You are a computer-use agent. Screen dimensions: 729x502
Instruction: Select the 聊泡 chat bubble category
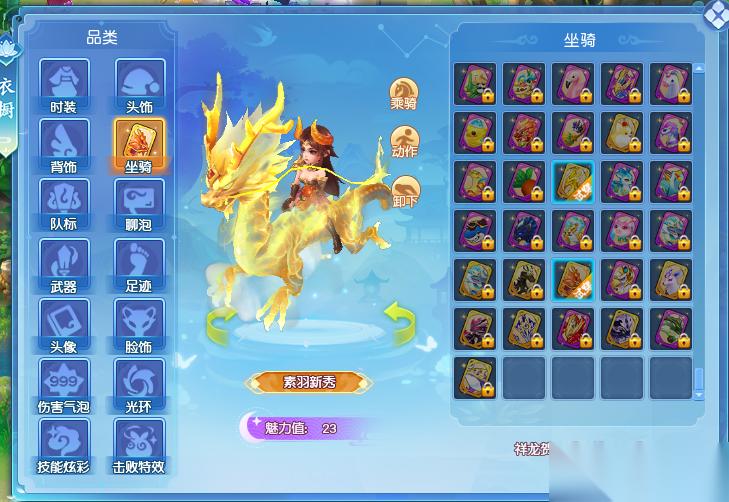[139, 204]
